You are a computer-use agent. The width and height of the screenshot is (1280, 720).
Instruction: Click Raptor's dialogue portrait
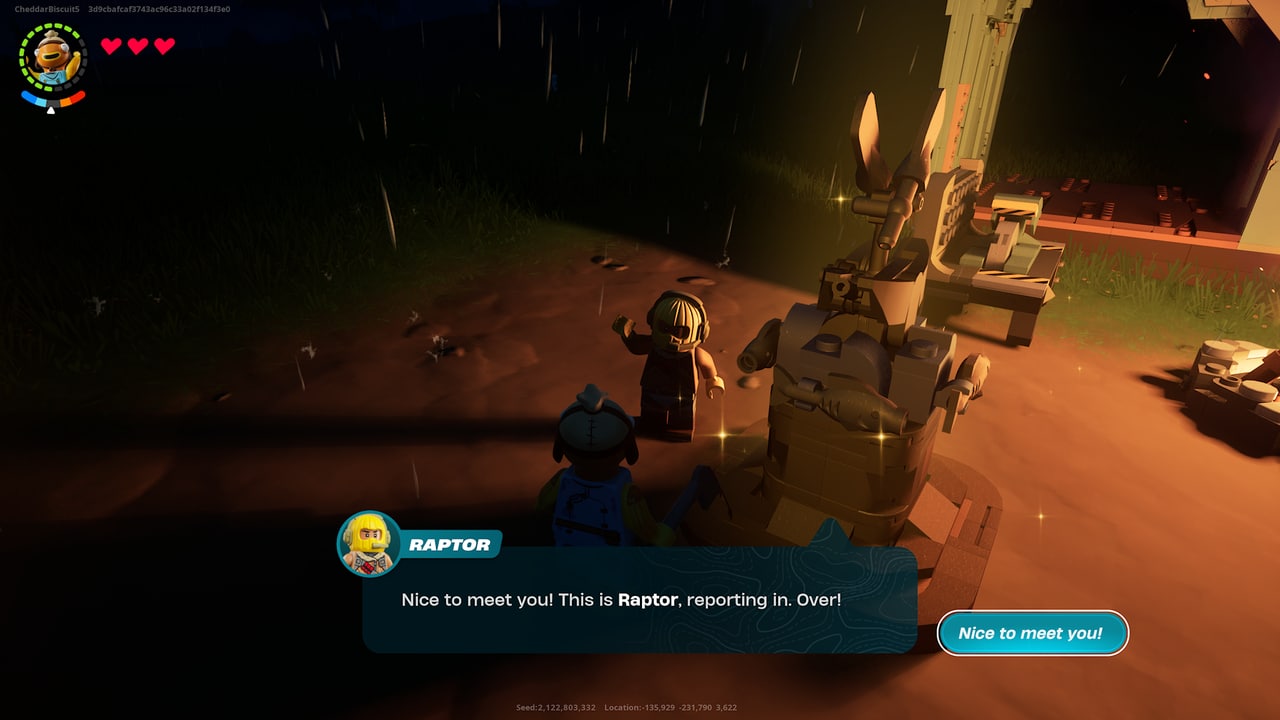pos(369,544)
